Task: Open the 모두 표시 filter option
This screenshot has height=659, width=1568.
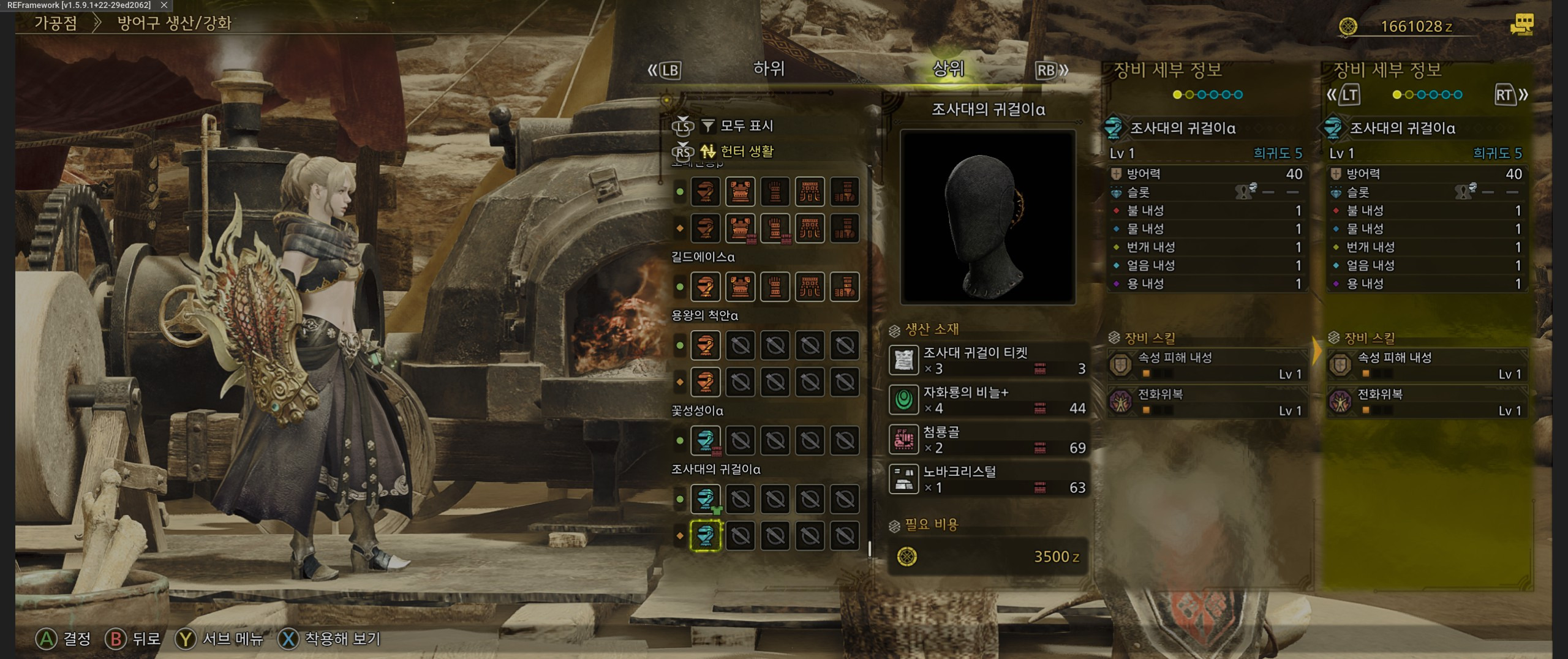Action: click(x=746, y=126)
